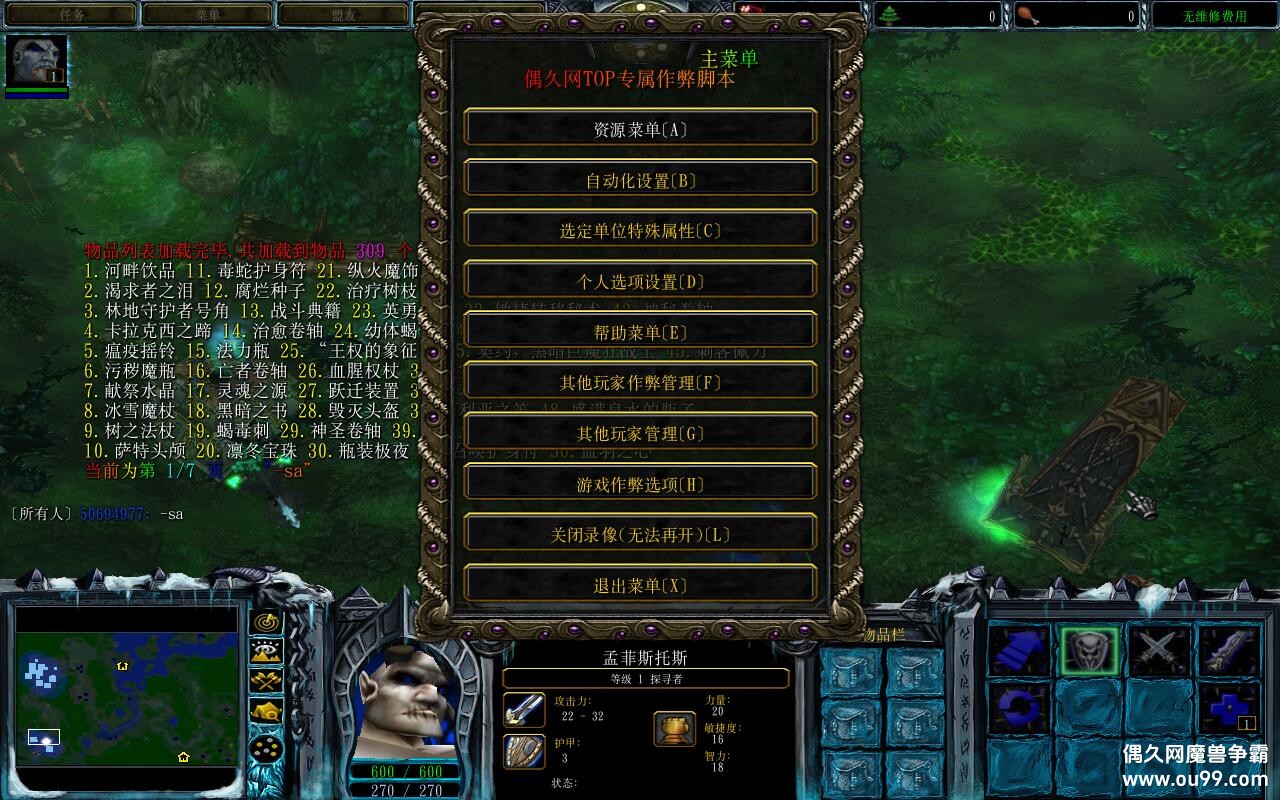Click the lumber tree icon in resource bar
Image resolution: width=1280 pixels, height=800 pixels.
891,14
